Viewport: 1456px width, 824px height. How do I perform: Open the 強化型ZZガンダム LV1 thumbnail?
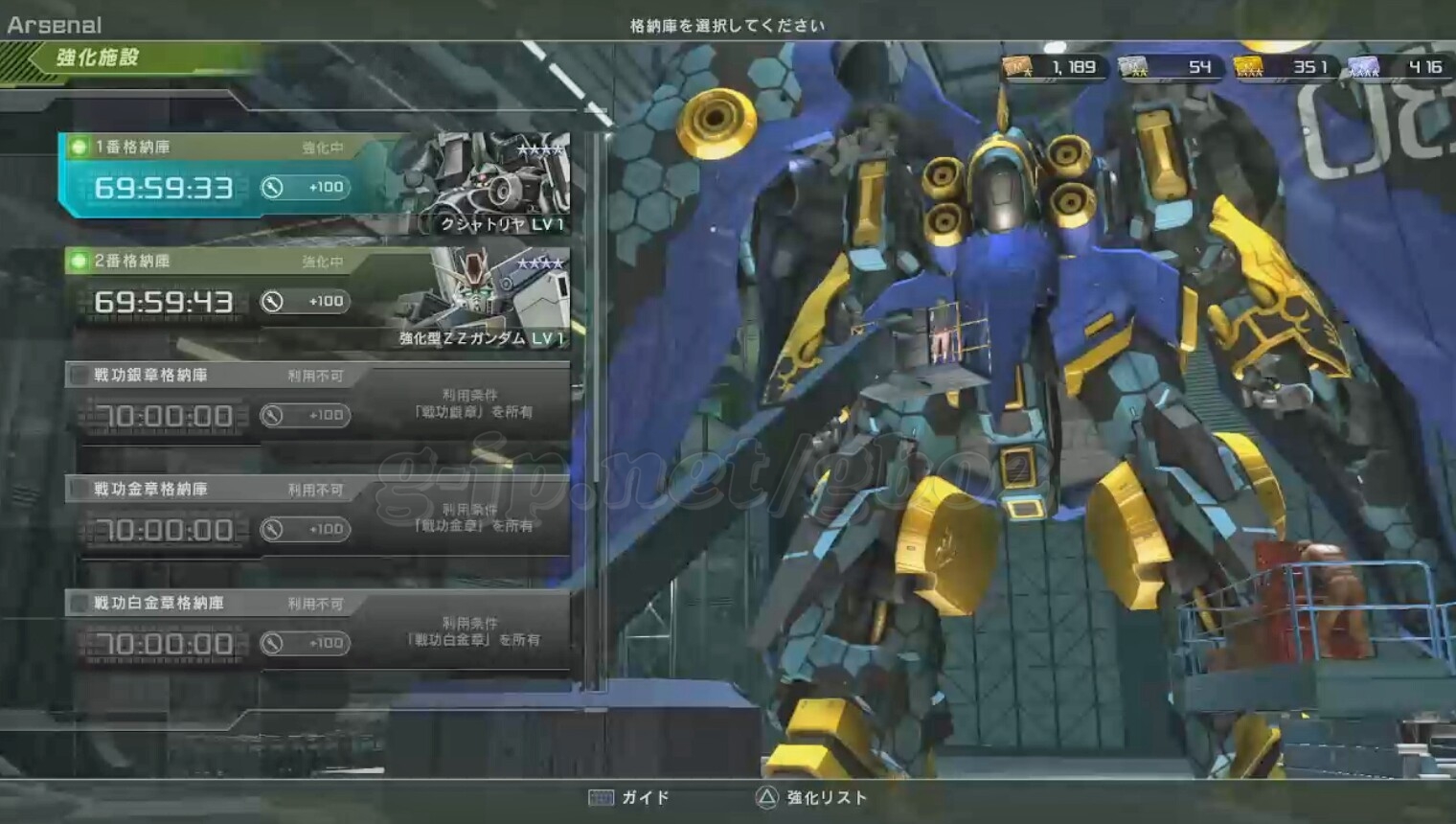(489, 298)
